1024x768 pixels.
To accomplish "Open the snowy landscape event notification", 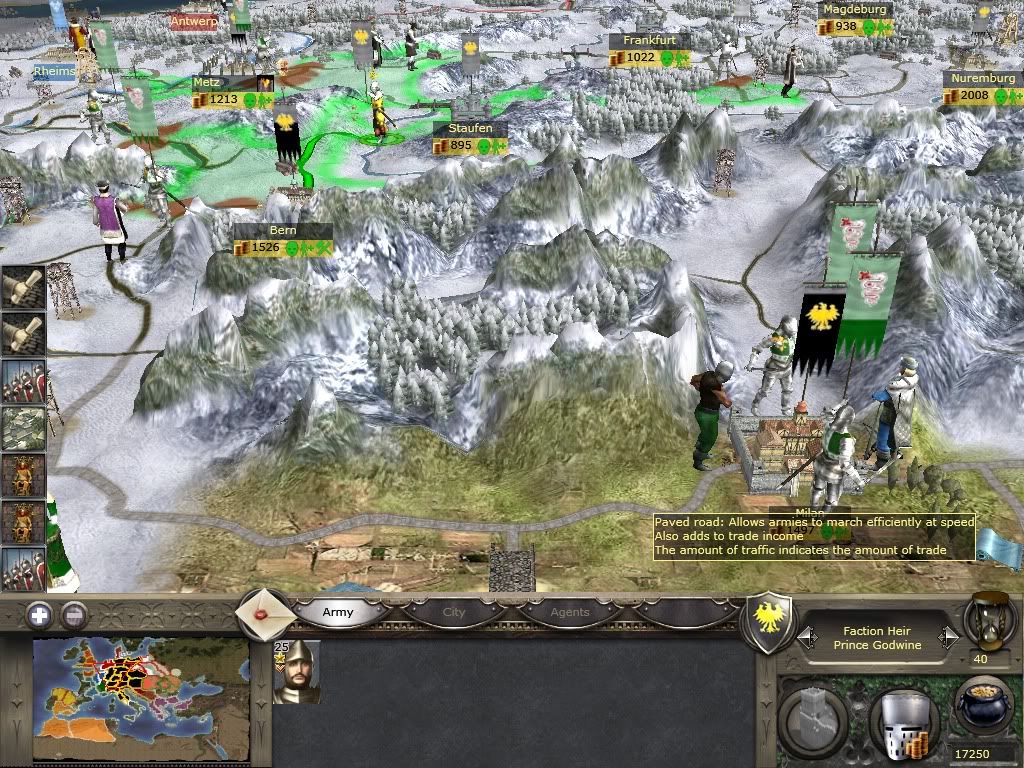I will [22, 428].
